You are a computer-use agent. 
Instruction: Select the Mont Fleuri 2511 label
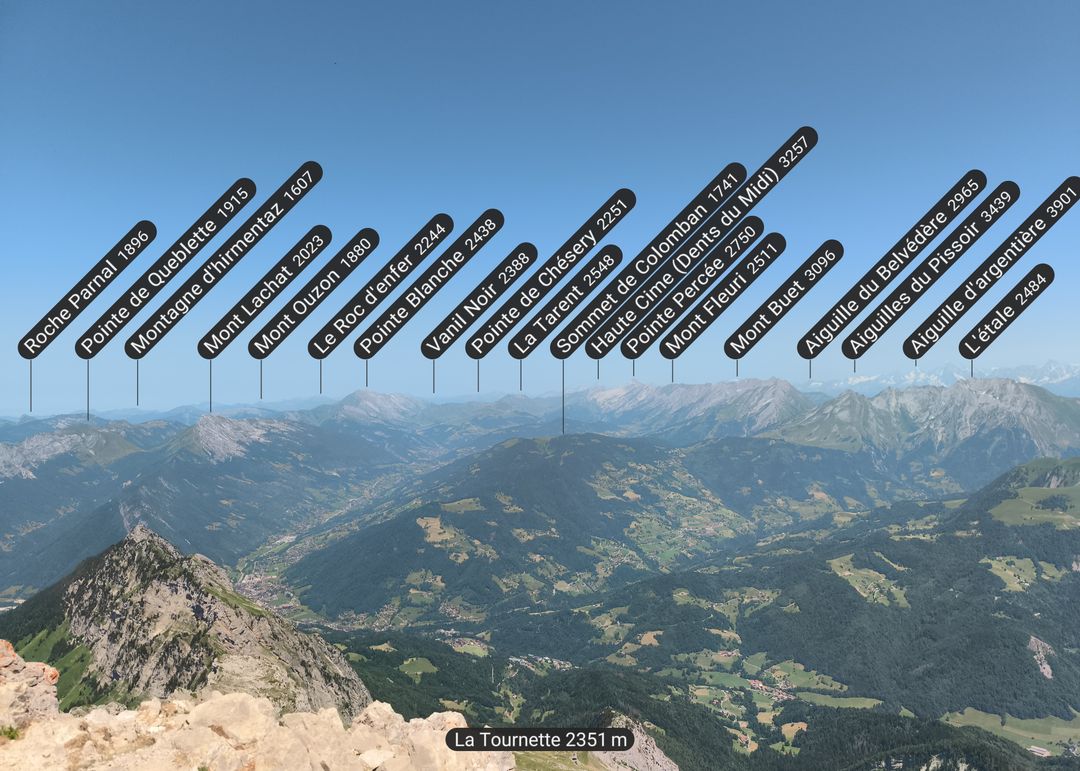tap(722, 295)
